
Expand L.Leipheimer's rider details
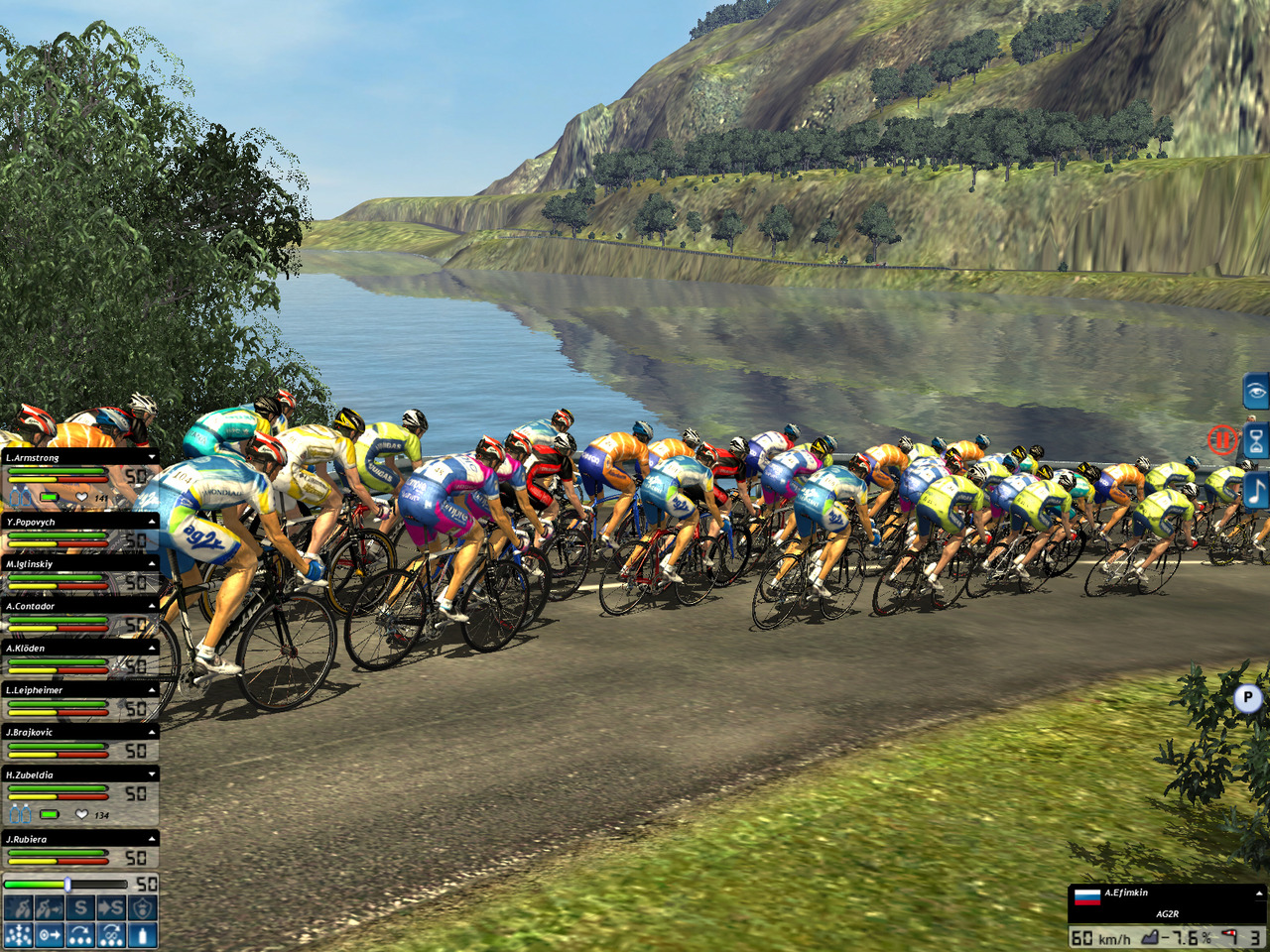(x=152, y=690)
